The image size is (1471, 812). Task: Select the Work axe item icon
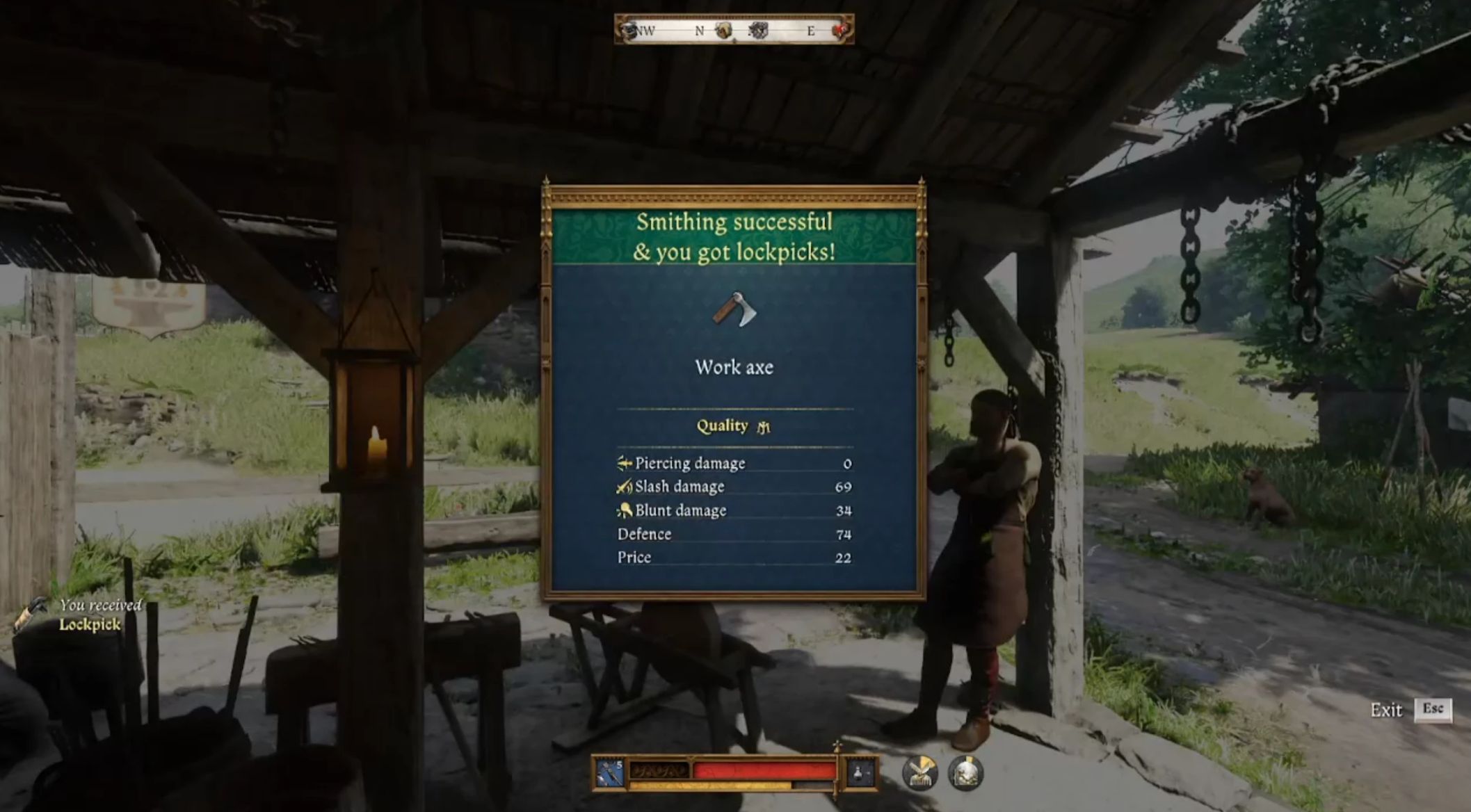(734, 309)
